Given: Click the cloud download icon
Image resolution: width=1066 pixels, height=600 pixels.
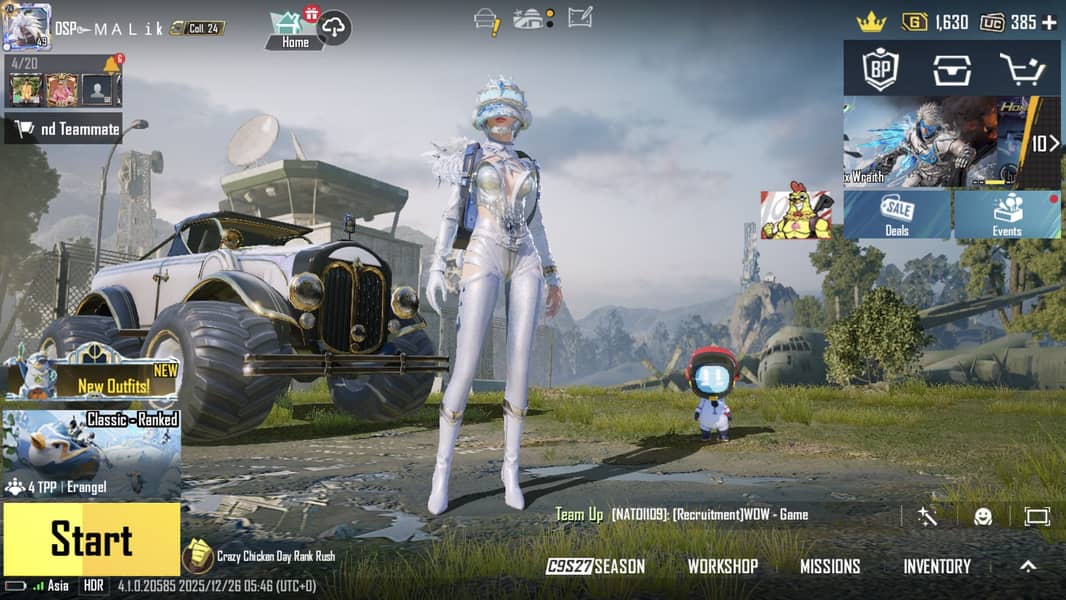Looking at the screenshot, I should tap(334, 30).
